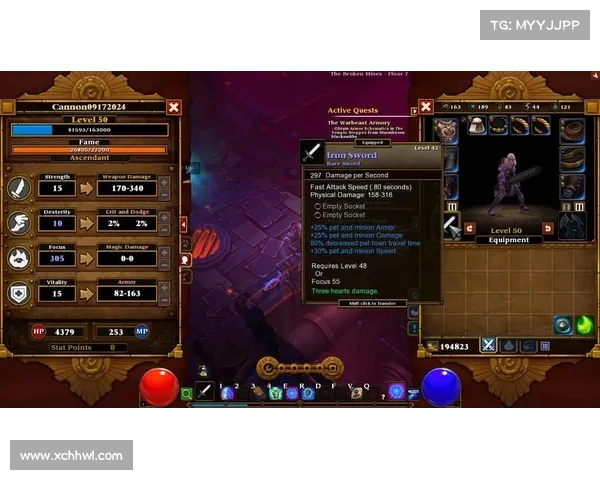Activate the sword attack hotbar slot
The height and width of the screenshot is (480, 600).
(x=205, y=392)
